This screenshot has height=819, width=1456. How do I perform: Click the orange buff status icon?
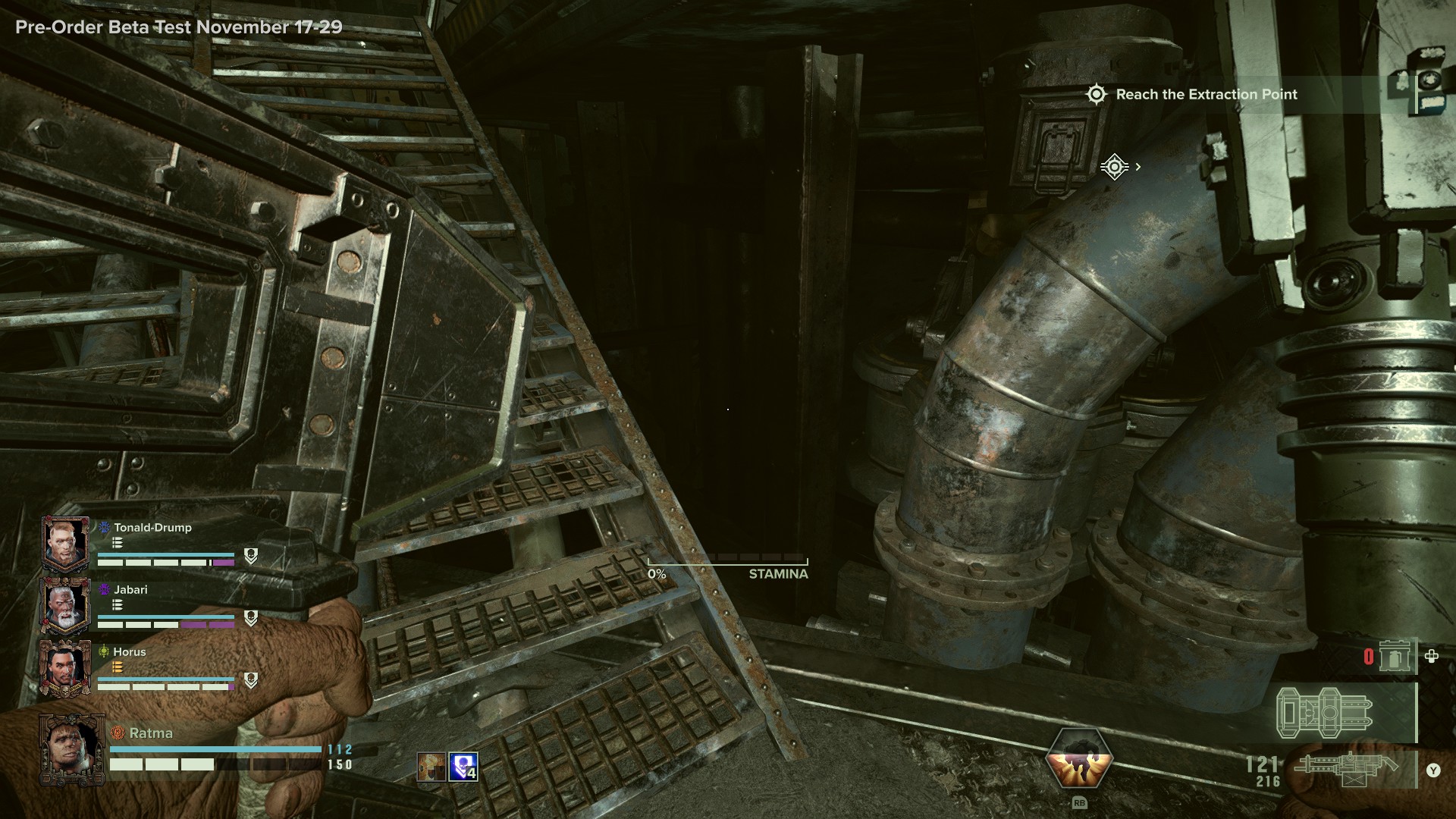click(x=431, y=767)
